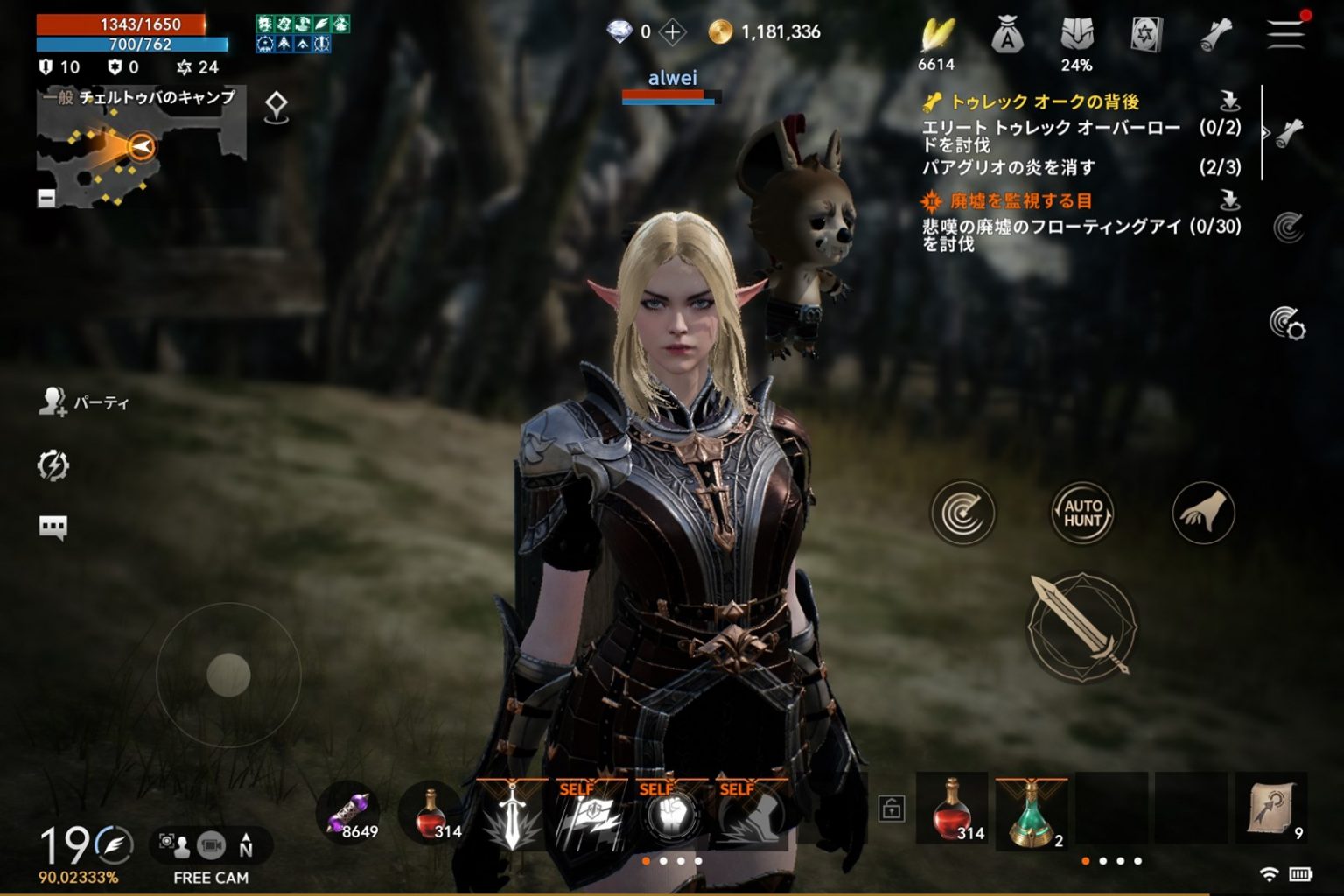This screenshot has height=896, width=1344.
Task: Collapse the minimap with the minus button
Action: click(x=46, y=198)
